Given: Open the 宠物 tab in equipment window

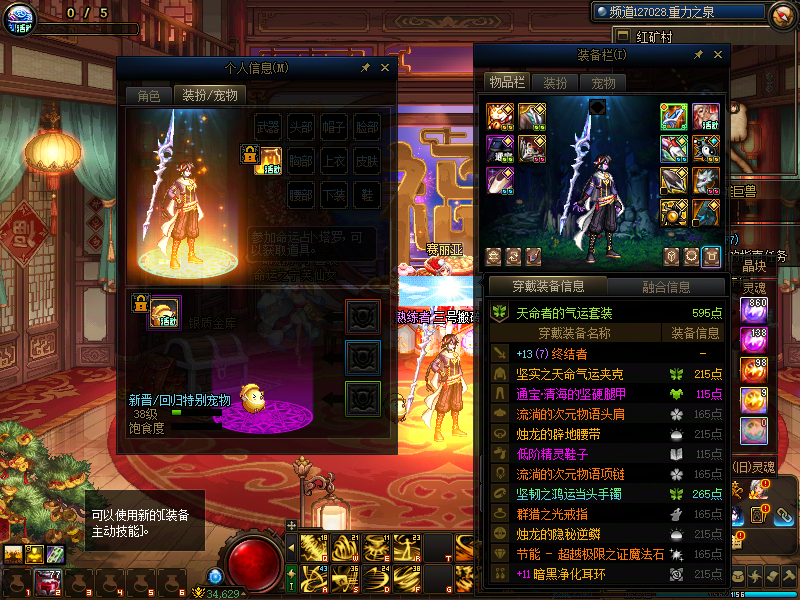Looking at the screenshot, I should click(x=603, y=83).
